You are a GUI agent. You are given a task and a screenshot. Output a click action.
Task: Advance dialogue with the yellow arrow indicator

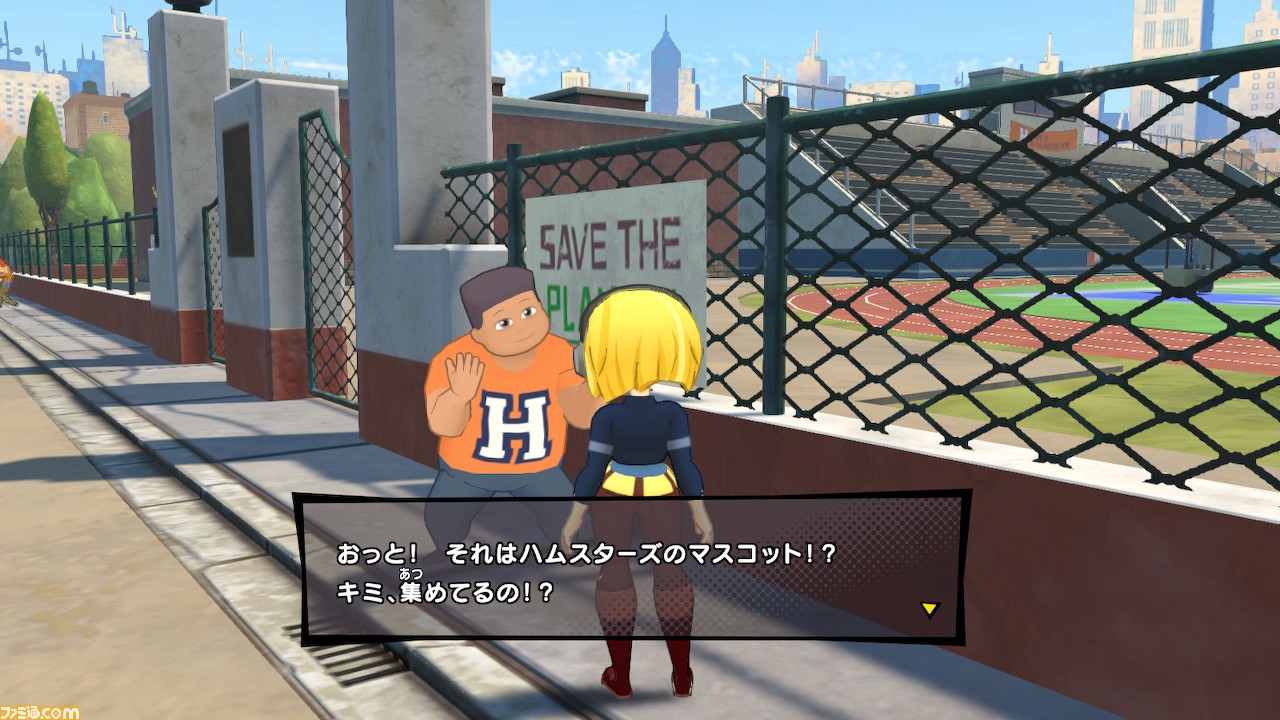point(929,609)
